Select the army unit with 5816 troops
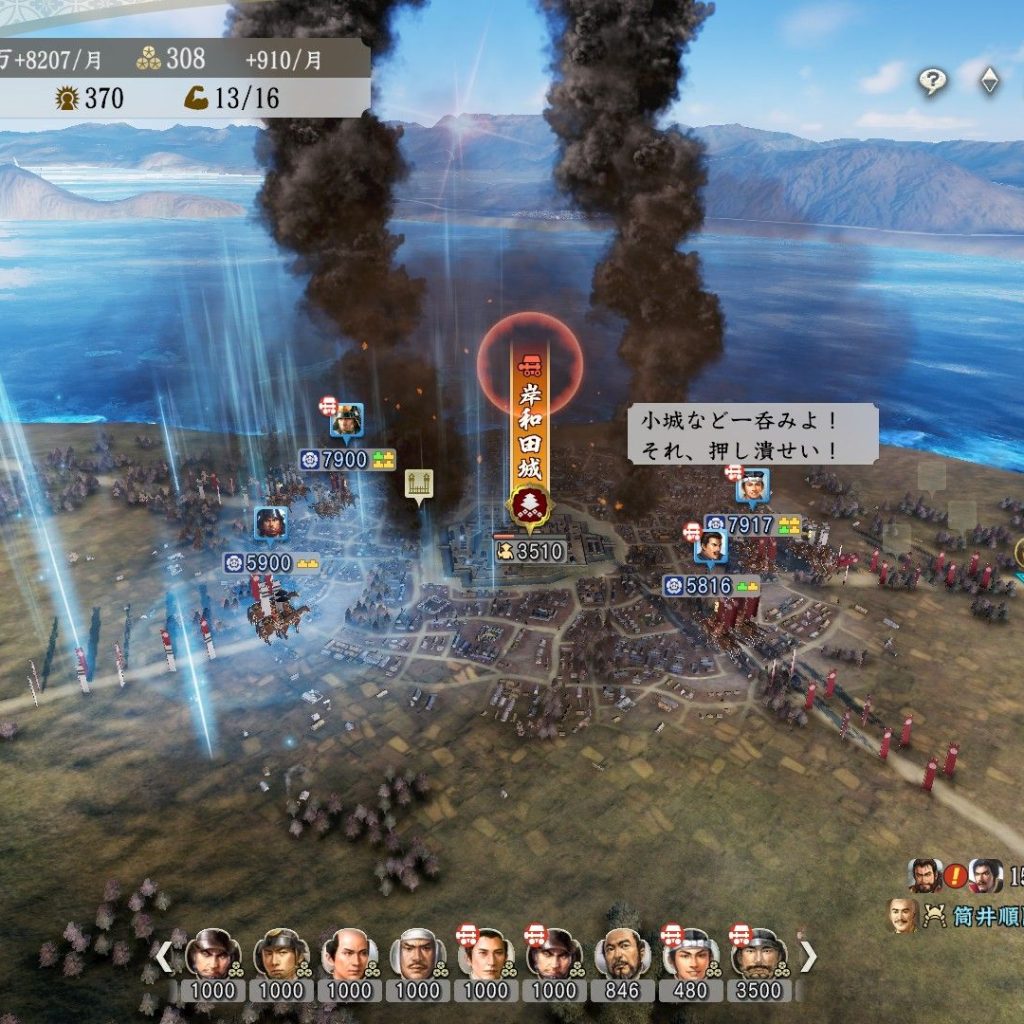Viewport: 1024px width, 1024px height. pyautogui.click(x=711, y=548)
